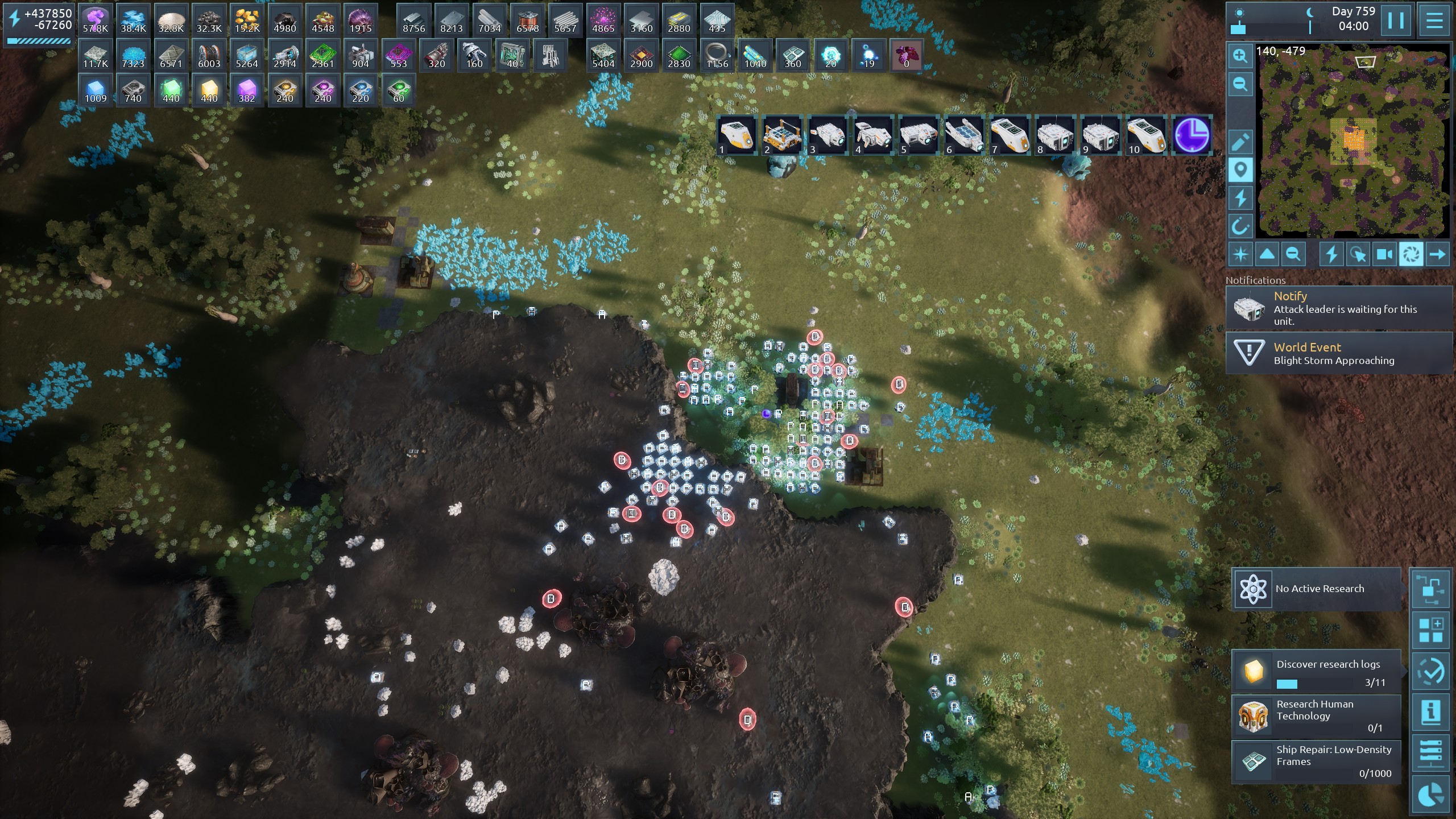Open the Ship Repair: Low-Density Frames objective
Viewport: 1456px width, 819px height.
pos(1316,761)
